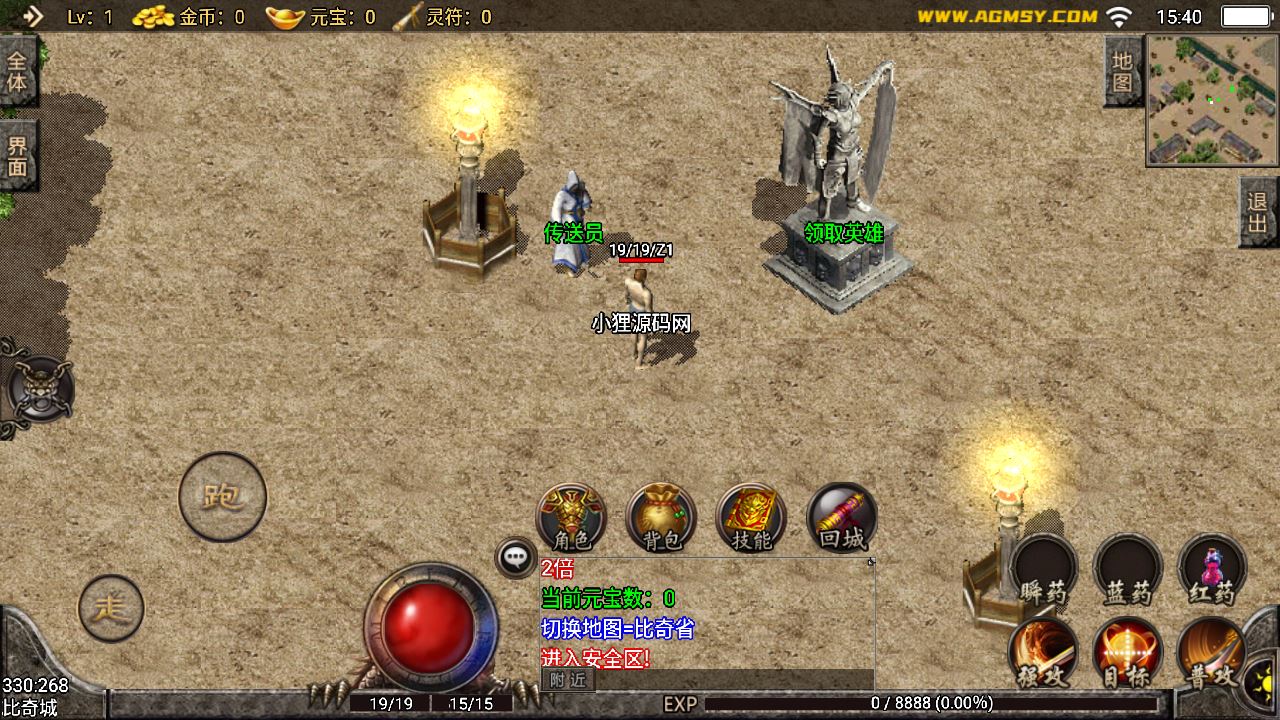Tap the 目标 target selection button
Screen dimensions: 1280x720
1128,652
